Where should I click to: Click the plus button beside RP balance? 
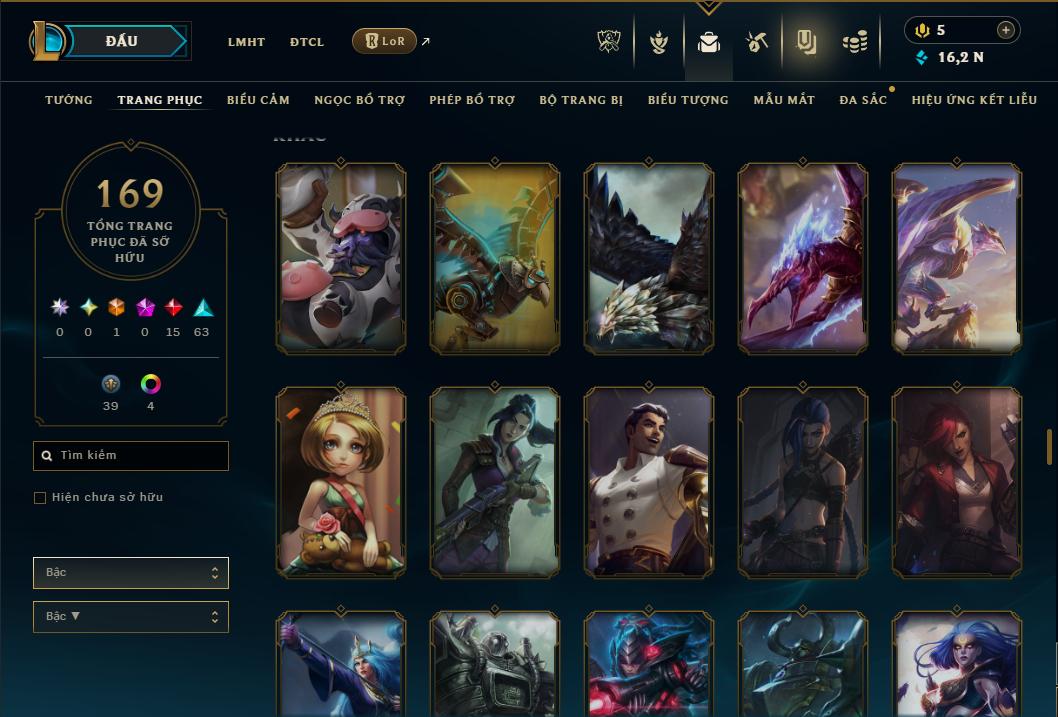coord(1005,30)
